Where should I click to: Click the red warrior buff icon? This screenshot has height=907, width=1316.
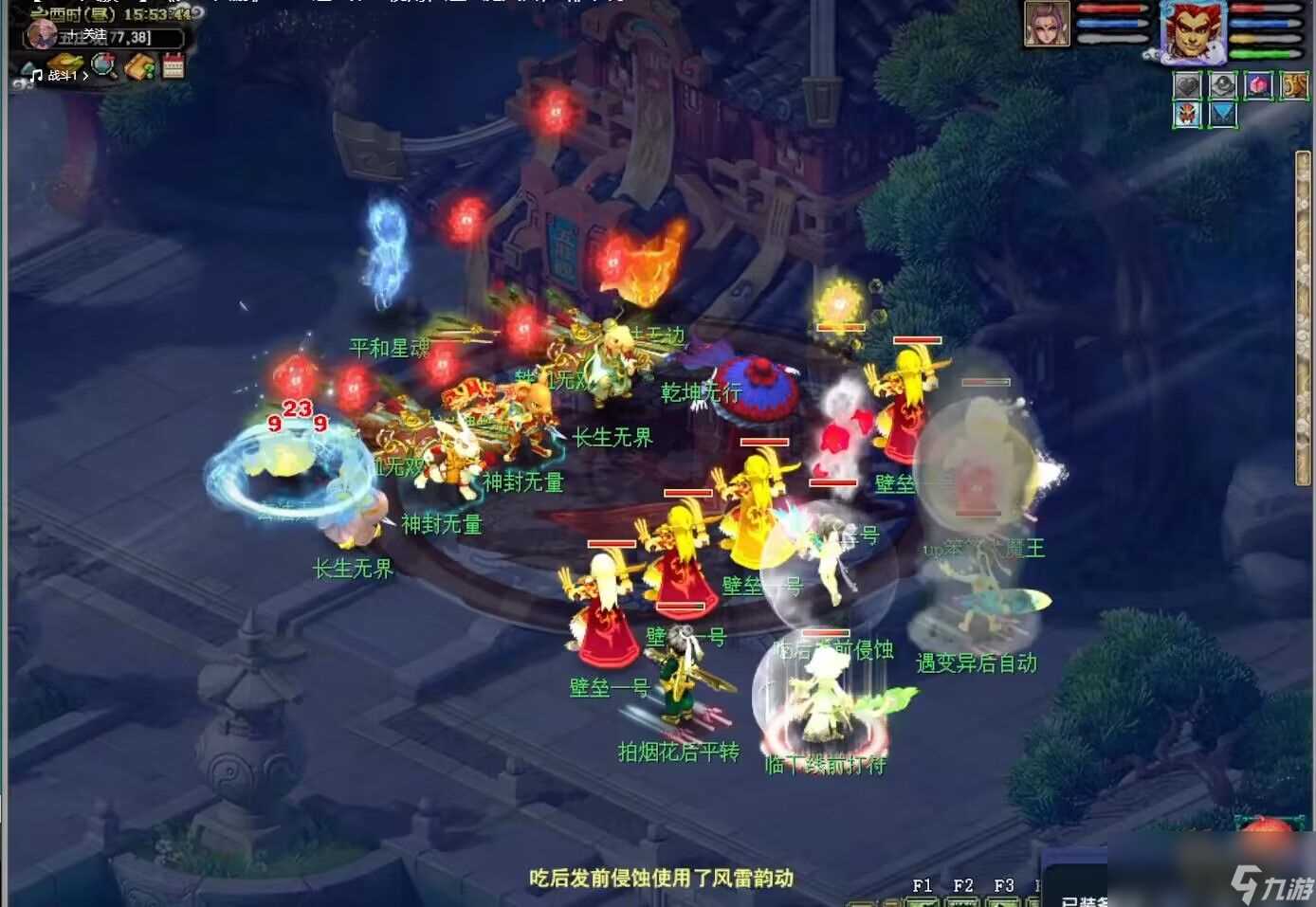coord(1186,116)
